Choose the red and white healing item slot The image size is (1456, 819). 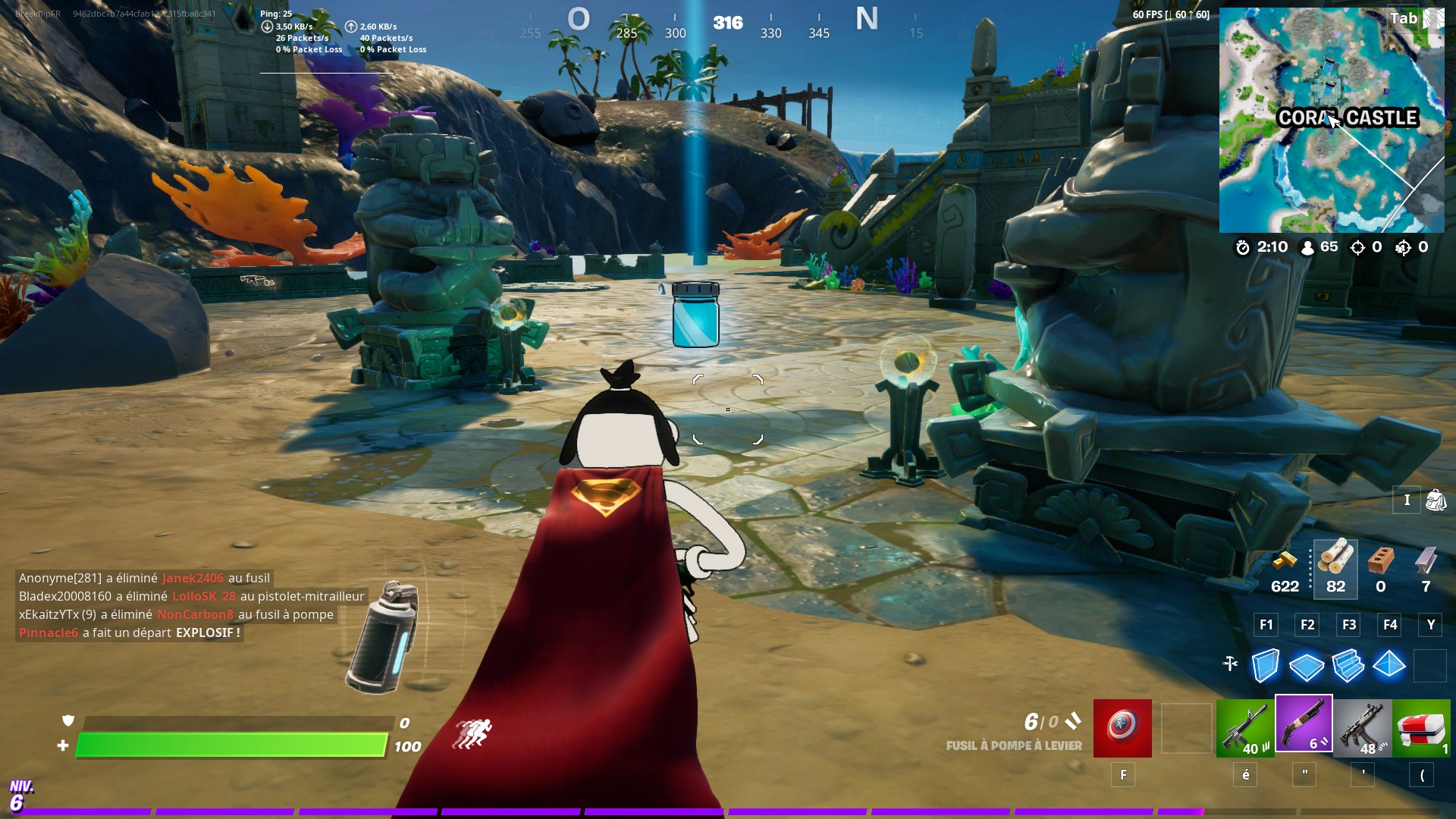(x=1422, y=728)
